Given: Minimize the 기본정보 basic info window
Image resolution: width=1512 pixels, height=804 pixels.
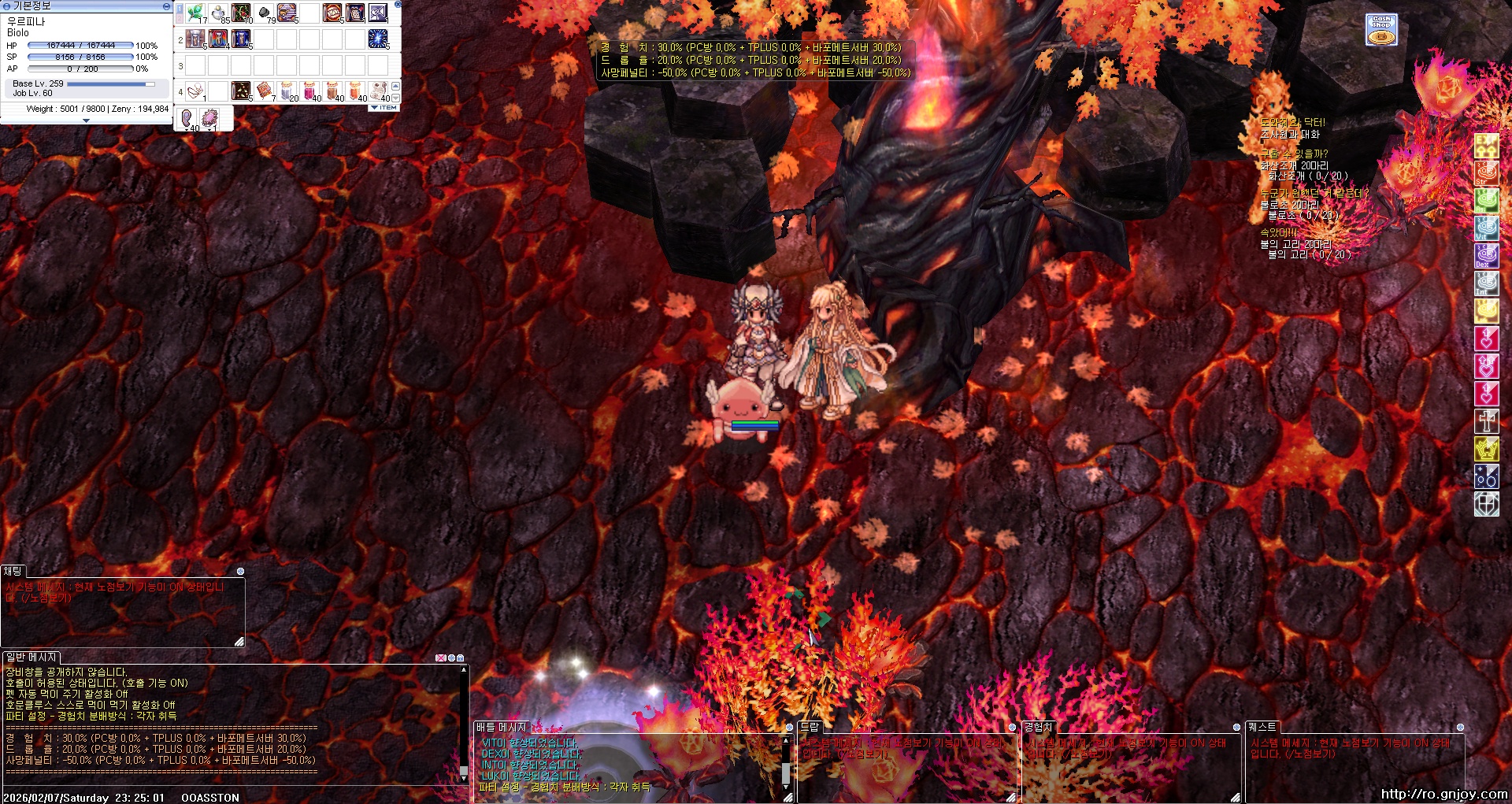Looking at the screenshot, I should click(x=165, y=6).
